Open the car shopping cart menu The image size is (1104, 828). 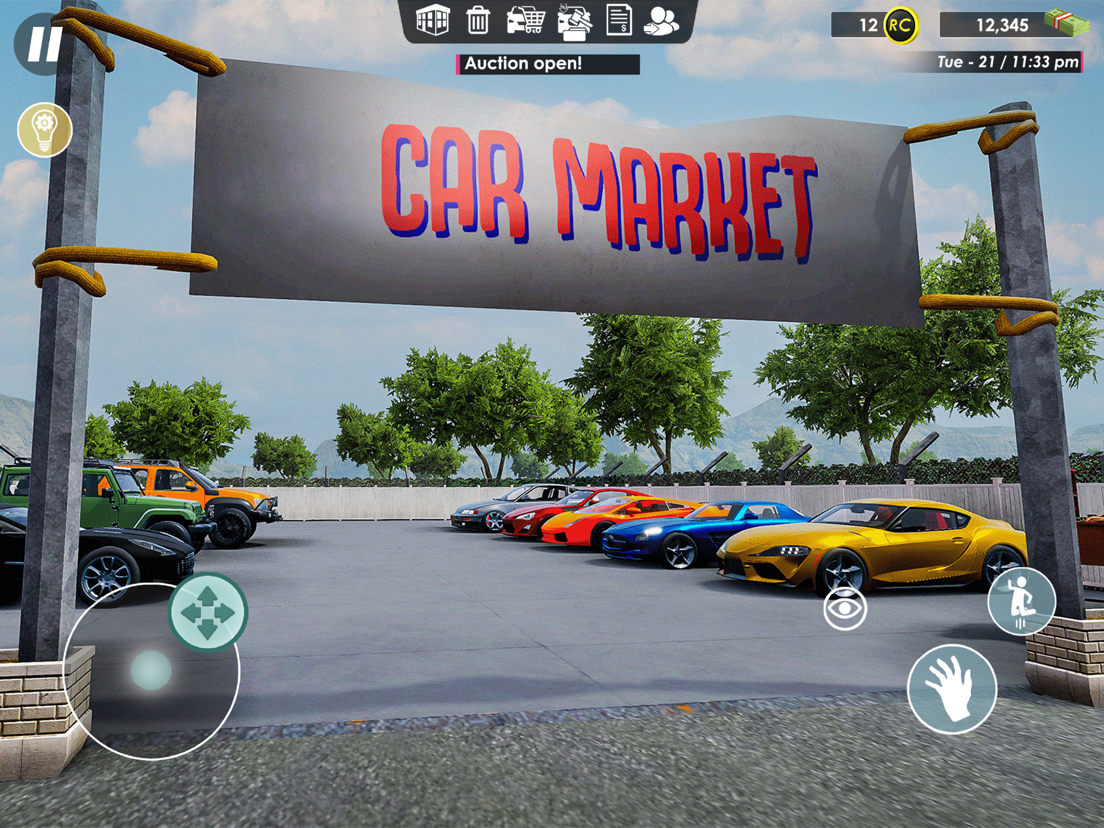(x=525, y=20)
